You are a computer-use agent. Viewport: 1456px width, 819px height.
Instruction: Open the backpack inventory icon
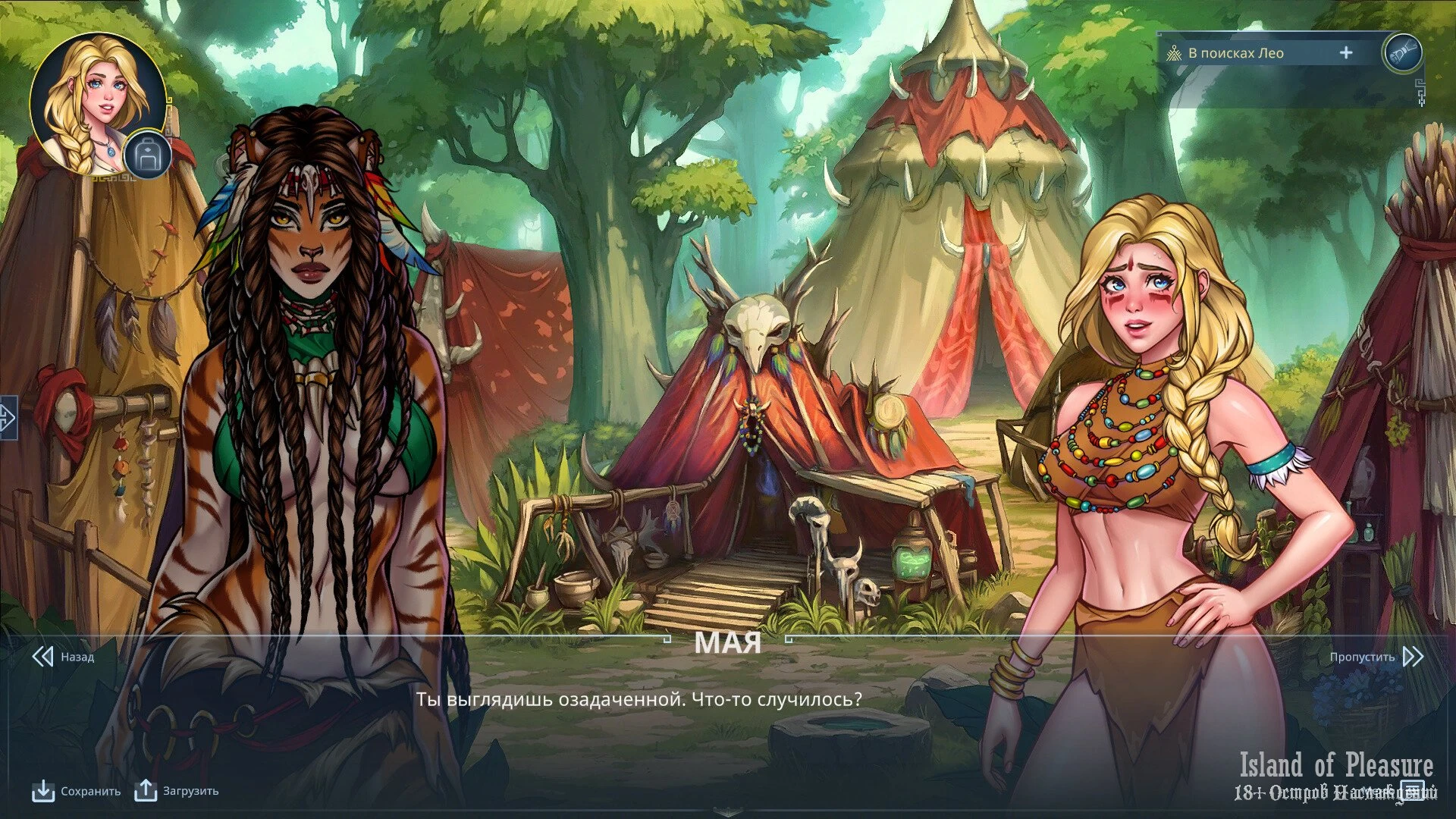pos(147,156)
